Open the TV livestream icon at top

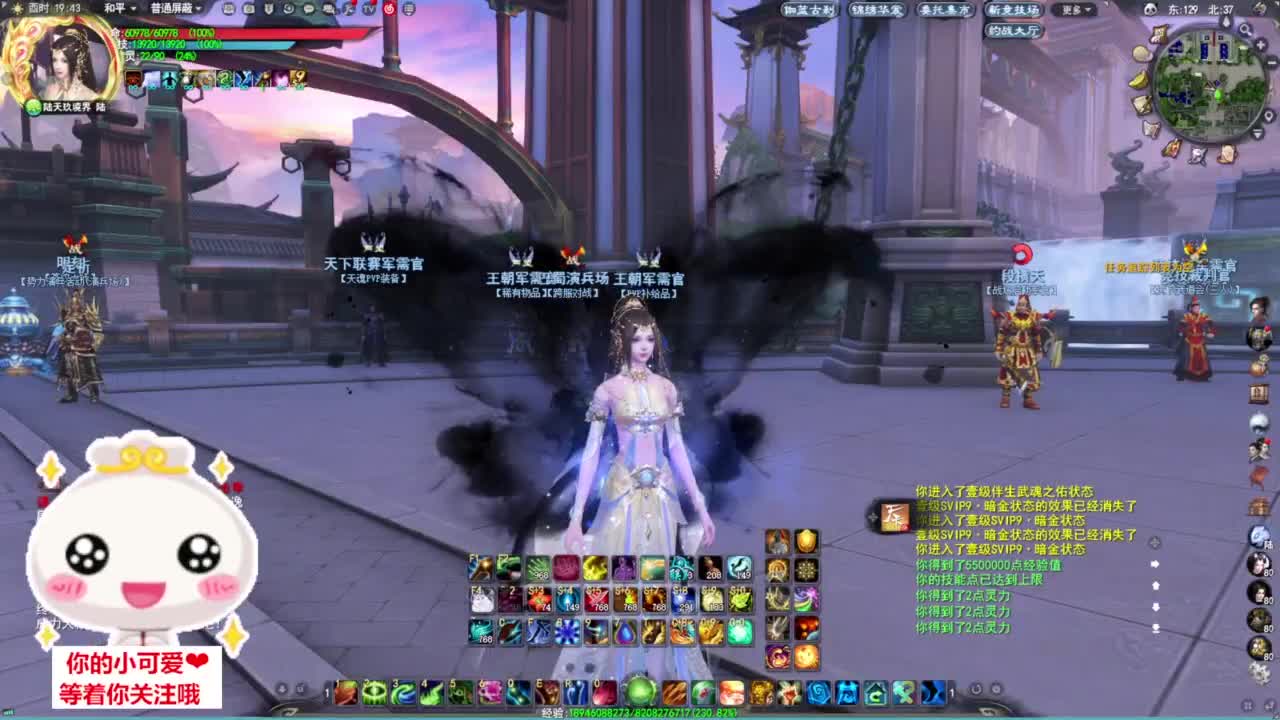(x=367, y=9)
